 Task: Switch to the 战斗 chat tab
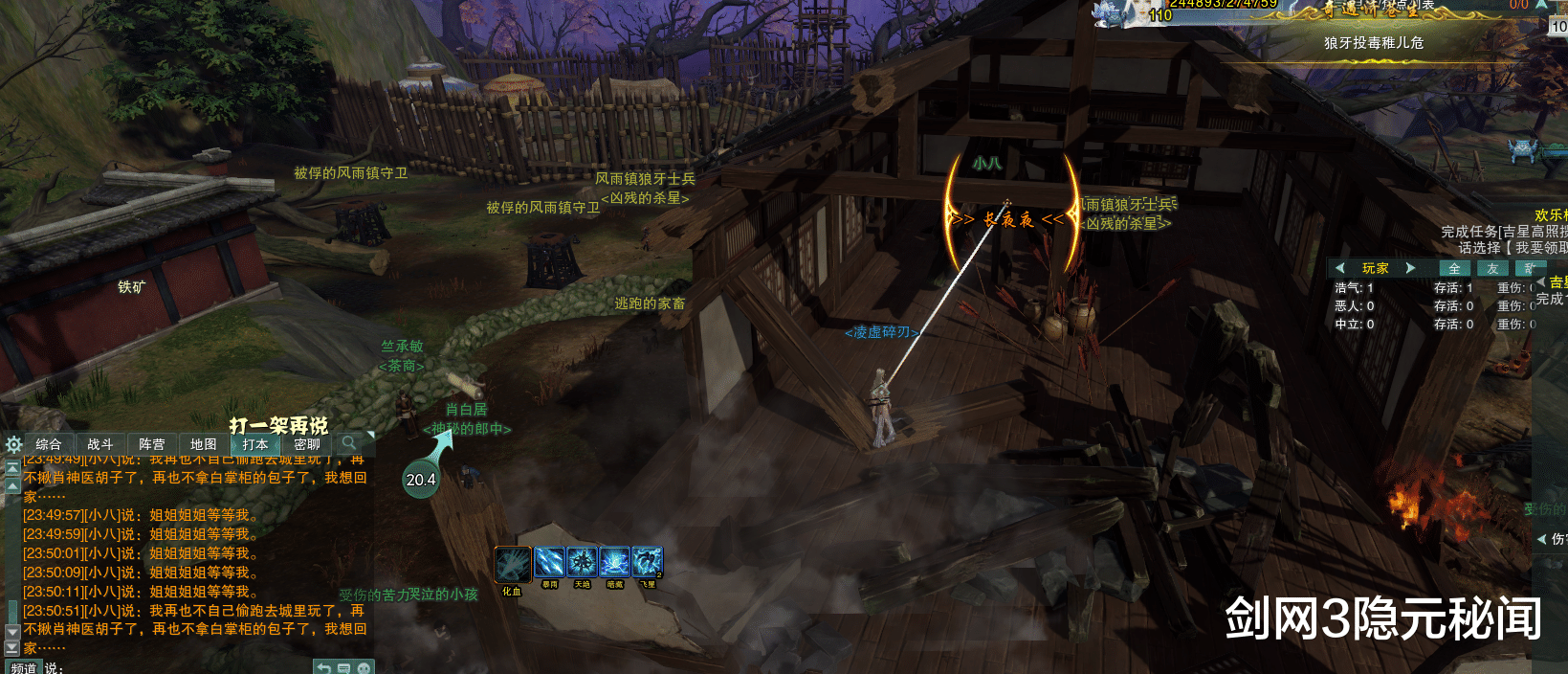99,444
